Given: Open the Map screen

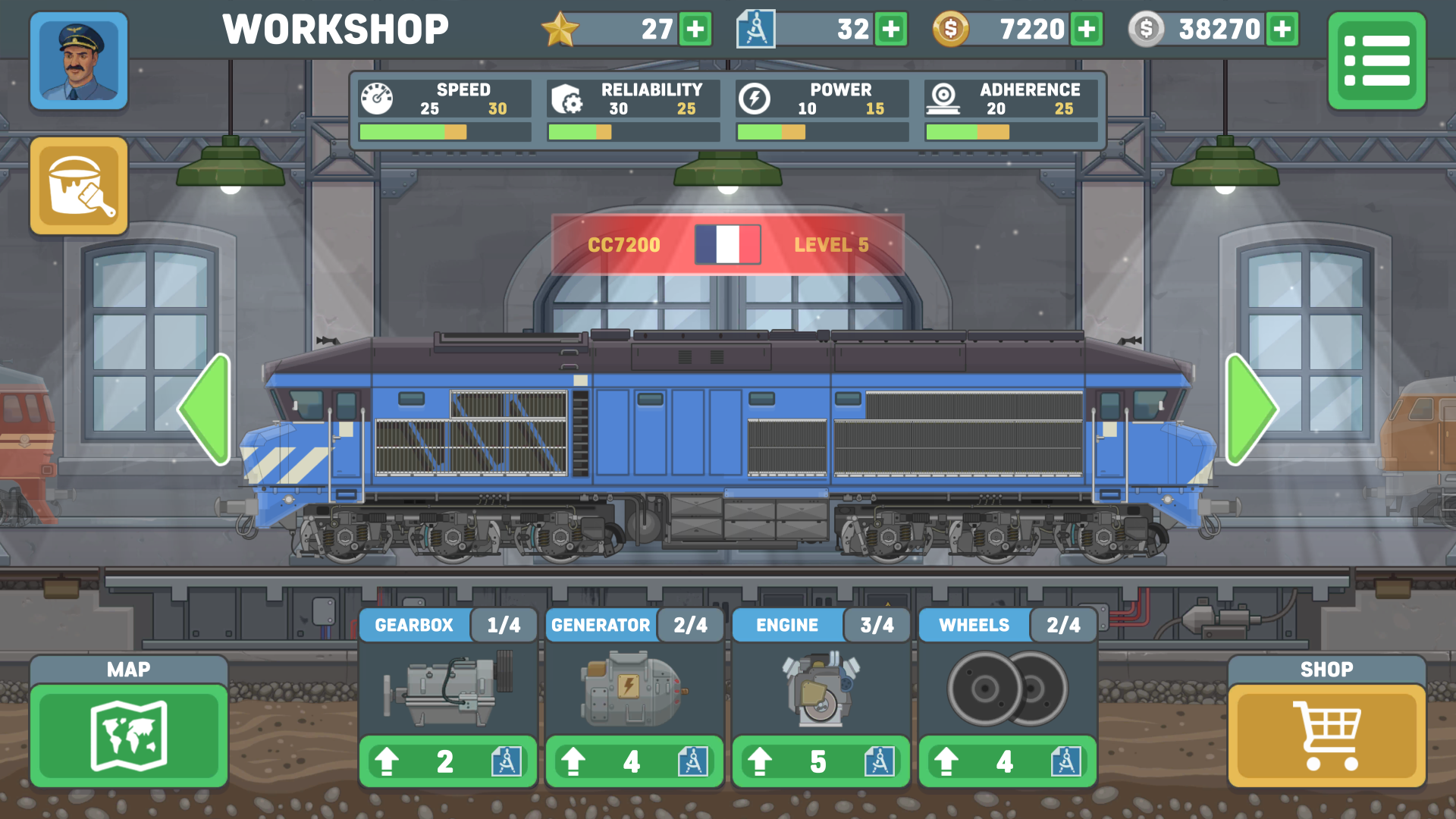Looking at the screenshot, I should coord(128,736).
